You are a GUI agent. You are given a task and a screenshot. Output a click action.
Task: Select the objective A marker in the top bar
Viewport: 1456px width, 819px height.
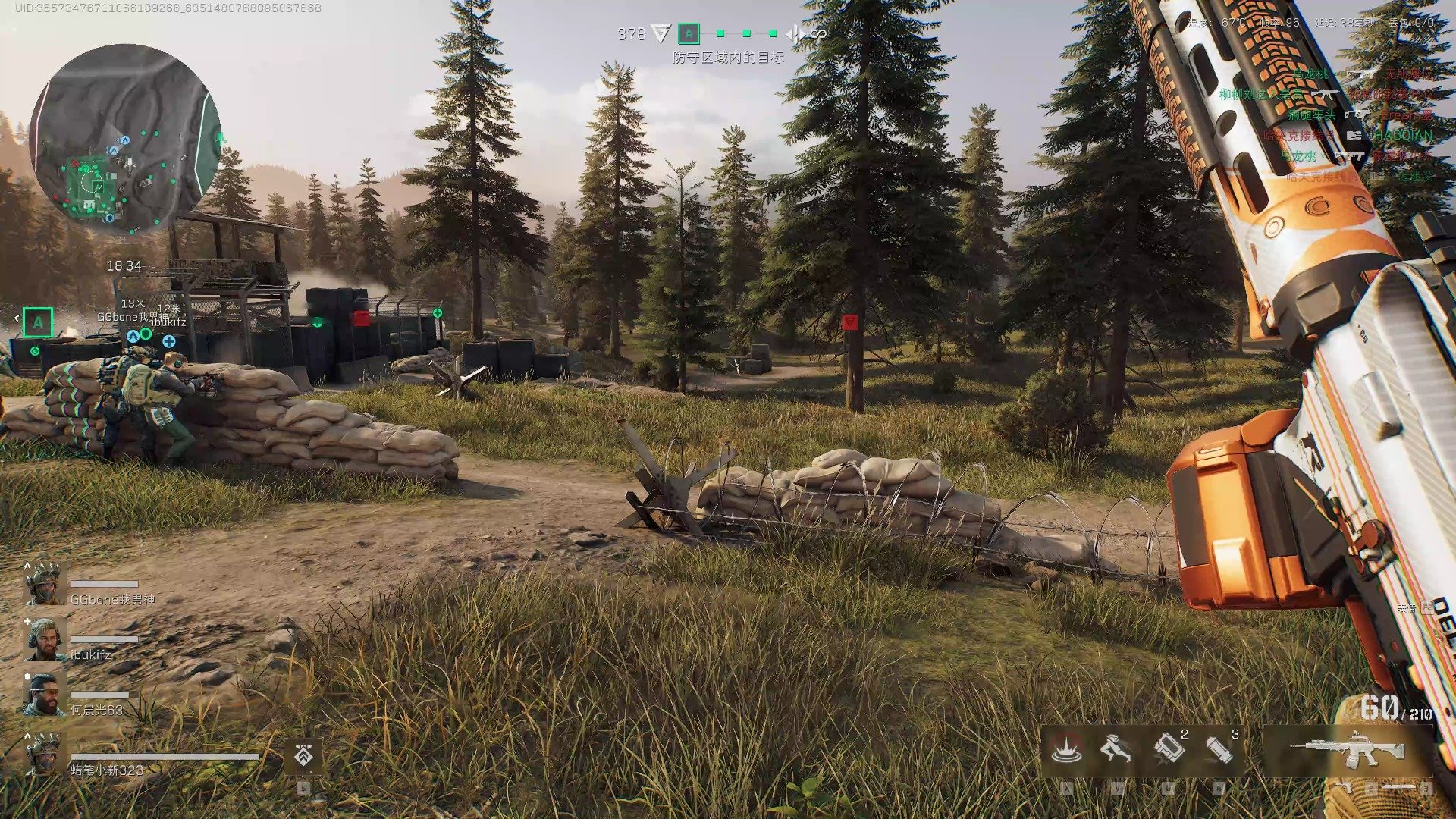point(689,33)
